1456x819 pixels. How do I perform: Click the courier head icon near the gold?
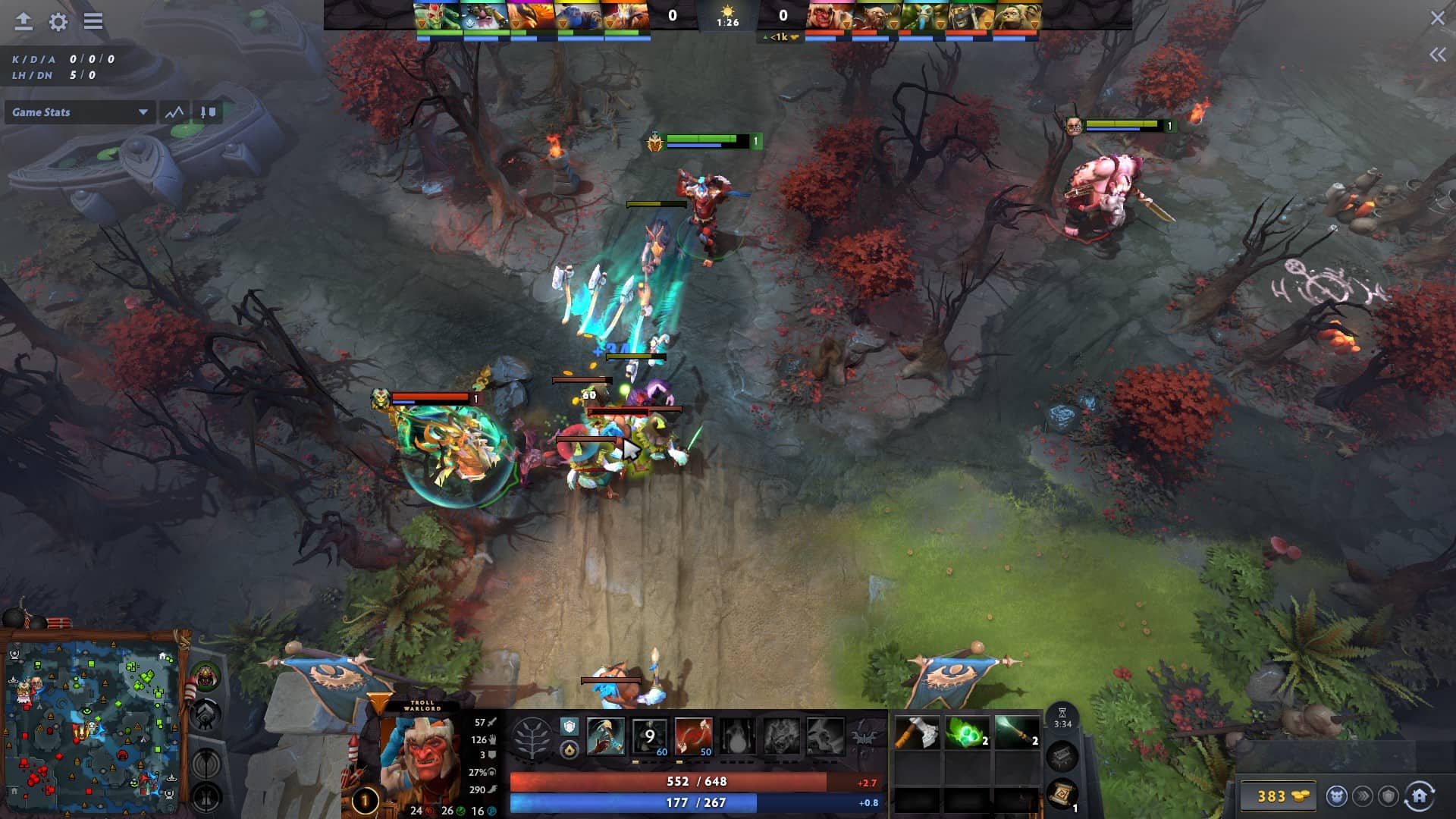coord(1335,795)
